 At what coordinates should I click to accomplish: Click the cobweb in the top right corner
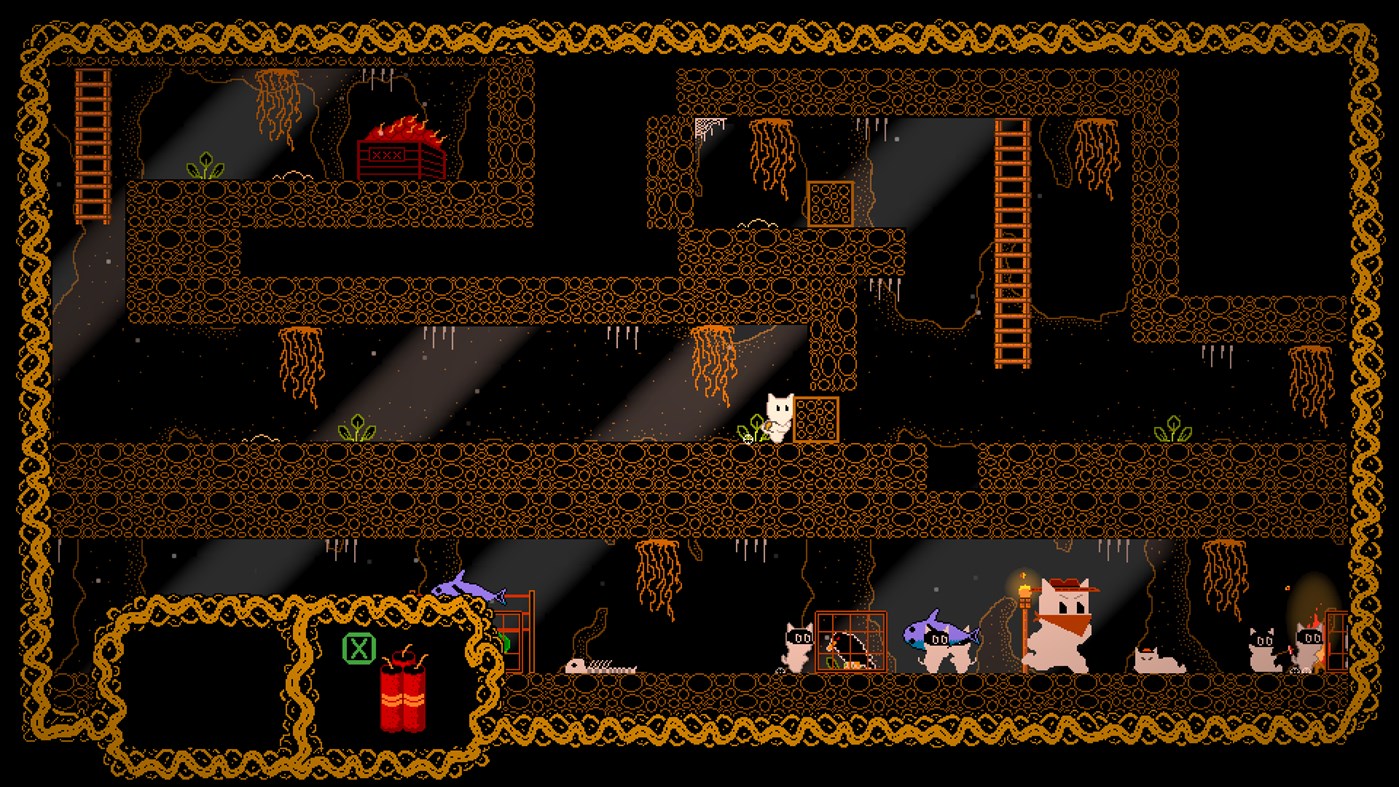706,123
